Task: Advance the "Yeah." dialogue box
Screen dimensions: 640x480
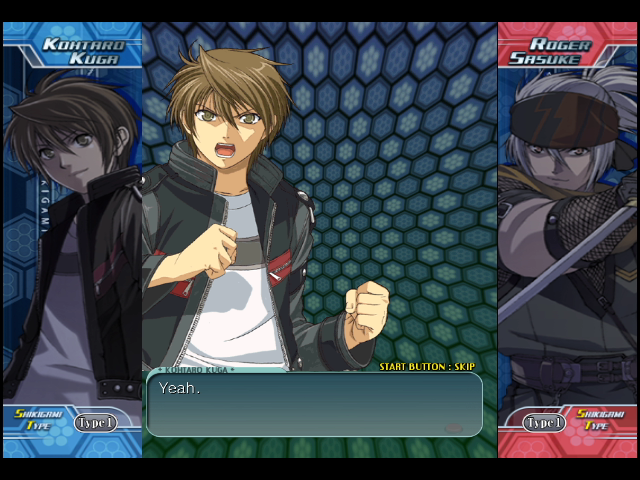Action: pos(314,405)
